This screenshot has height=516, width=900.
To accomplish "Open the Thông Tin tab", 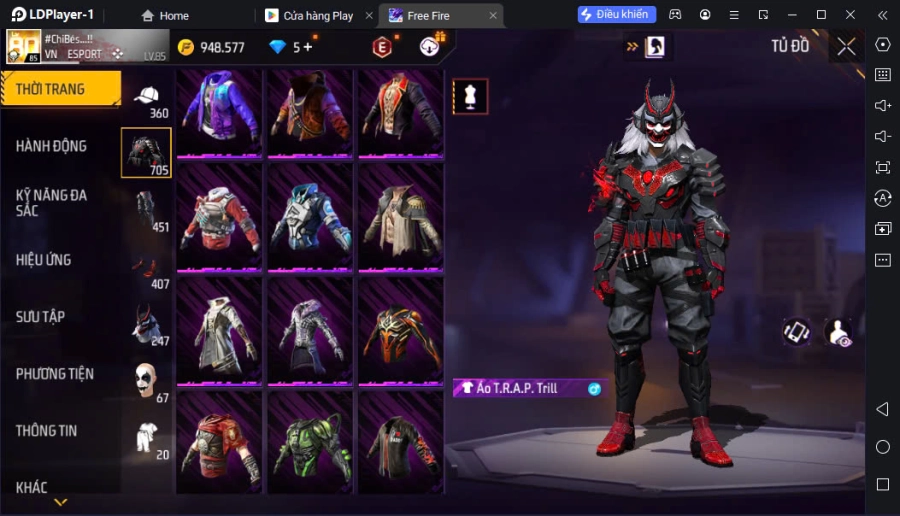I will click(x=46, y=431).
